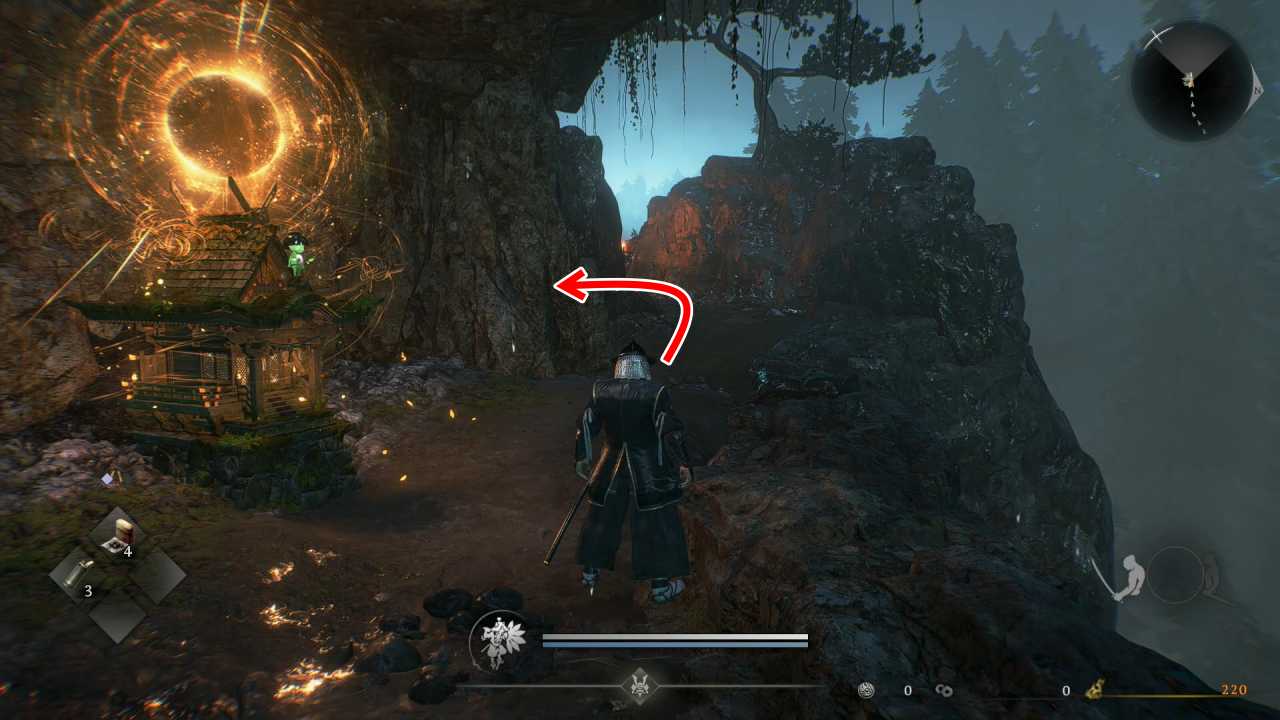Viewport: 1280px width, 720px height.
Task: Select the samurai helmet style icon
Action: coord(638,685)
